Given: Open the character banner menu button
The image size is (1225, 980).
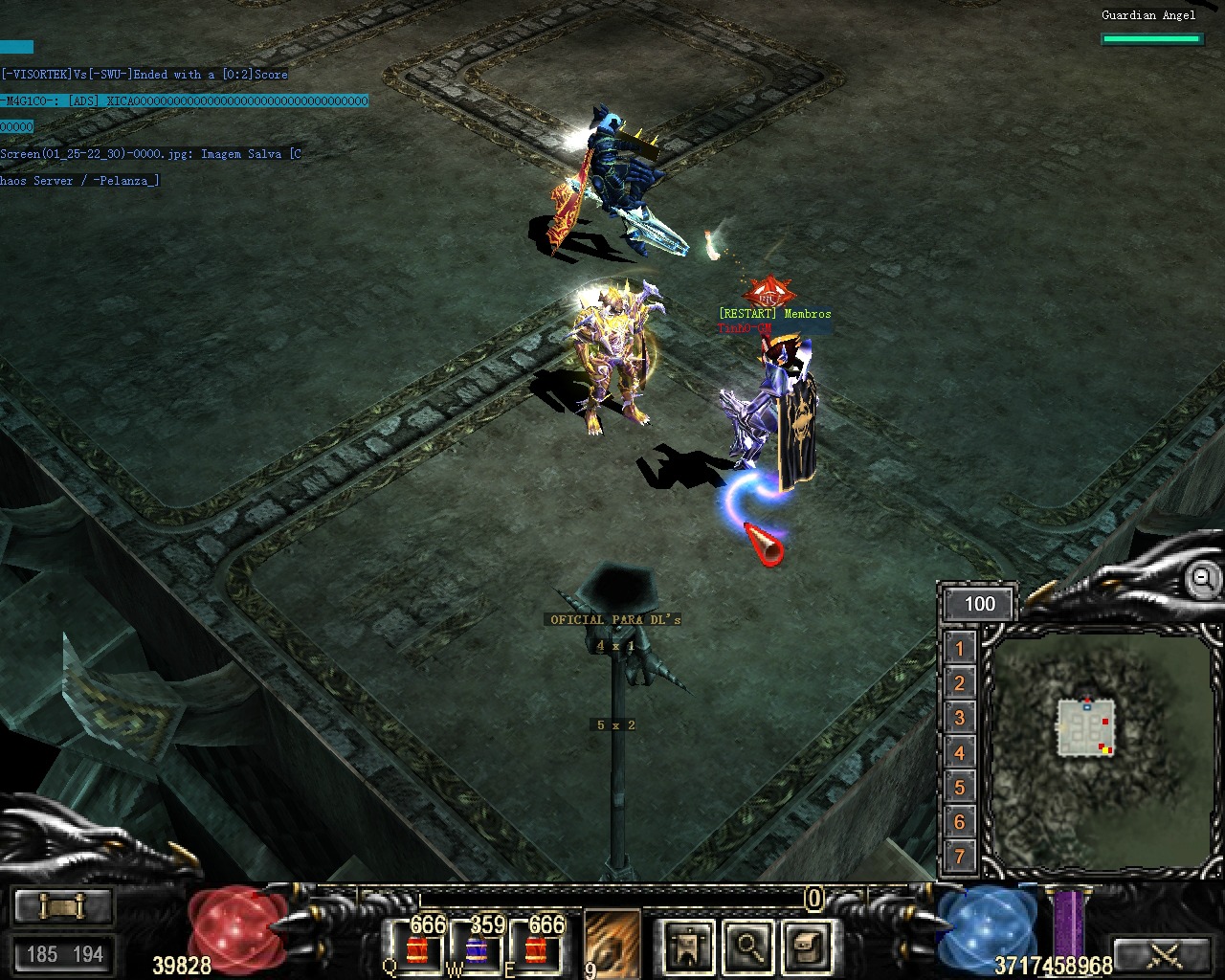Looking at the screenshot, I should pos(687,947).
